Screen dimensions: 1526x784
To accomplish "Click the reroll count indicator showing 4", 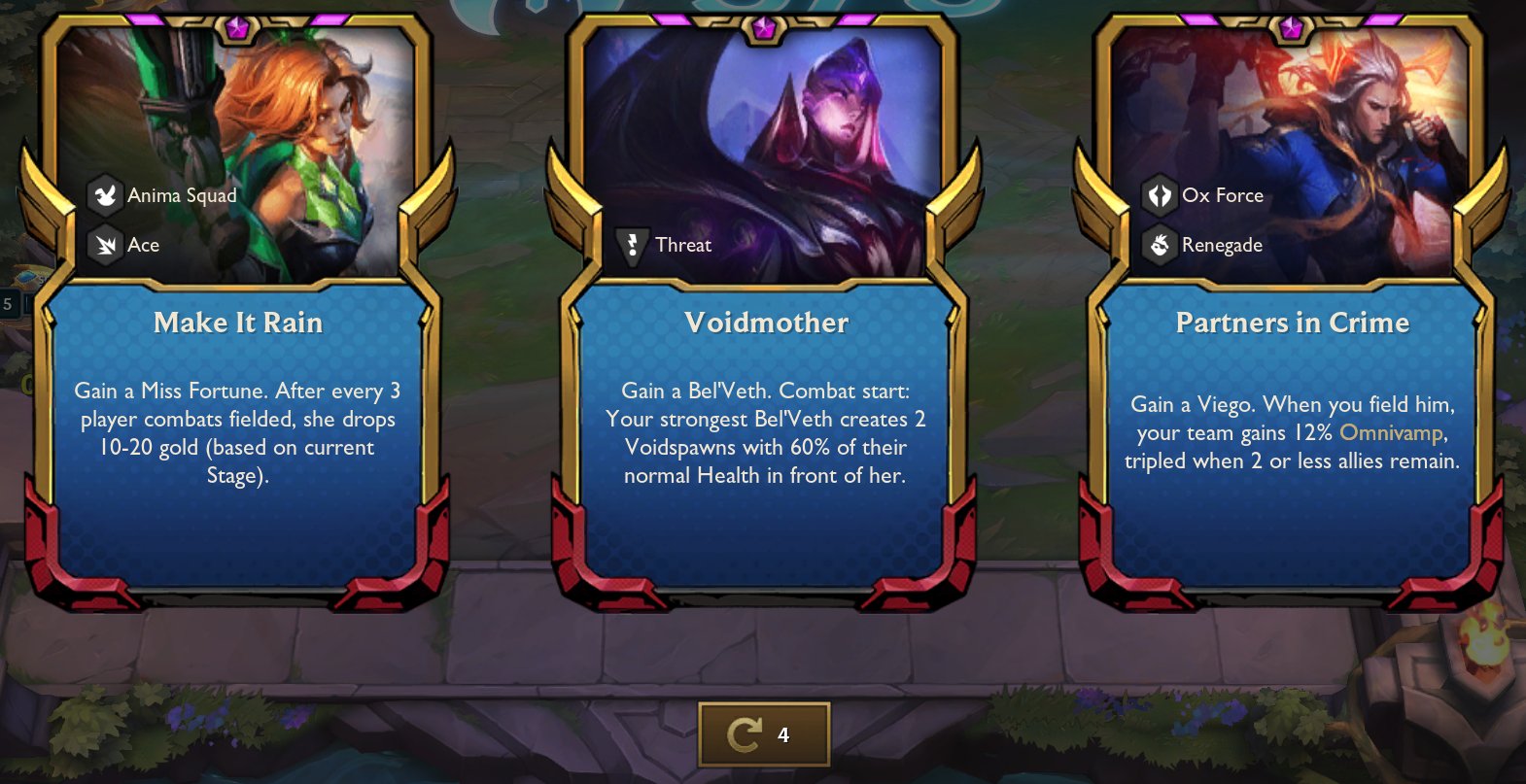I will (783, 735).
